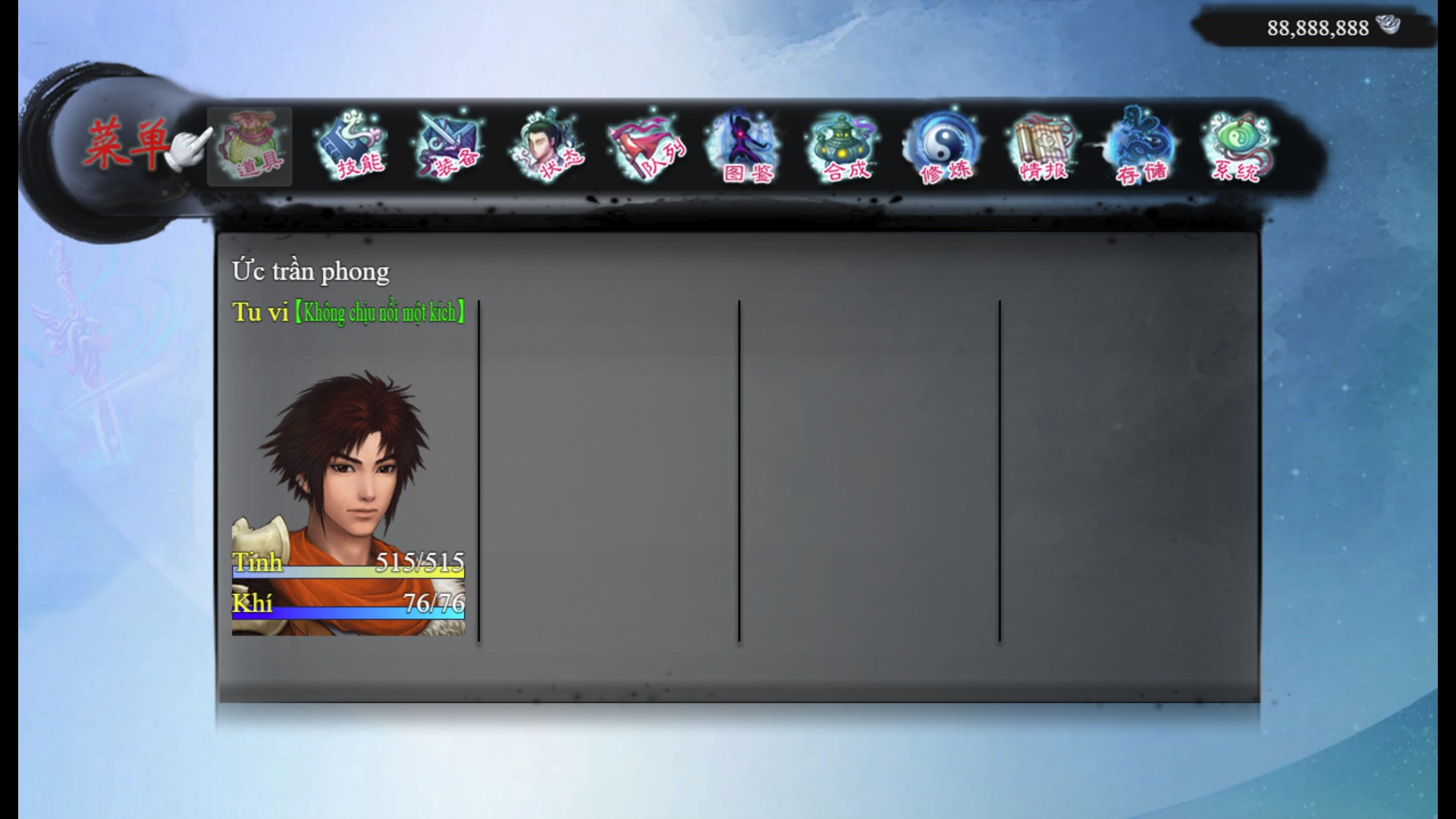Select the Không chịu nổi một kích label
The width and height of the screenshot is (1456, 819).
[x=379, y=312]
